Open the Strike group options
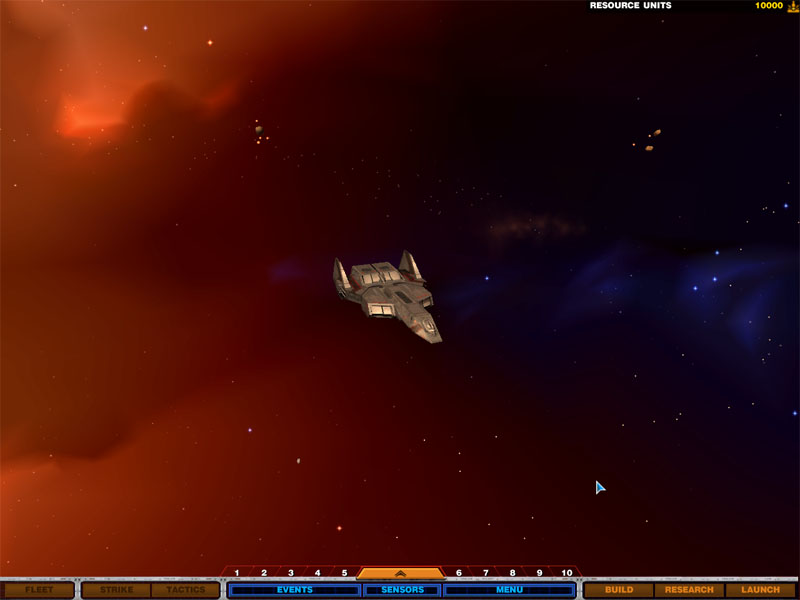The height and width of the screenshot is (600, 800). coord(116,590)
